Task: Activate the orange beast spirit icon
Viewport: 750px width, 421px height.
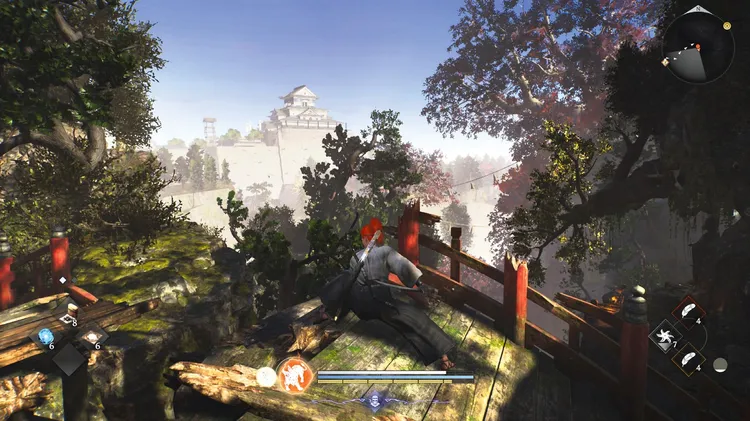Action: pyautogui.click(x=294, y=376)
